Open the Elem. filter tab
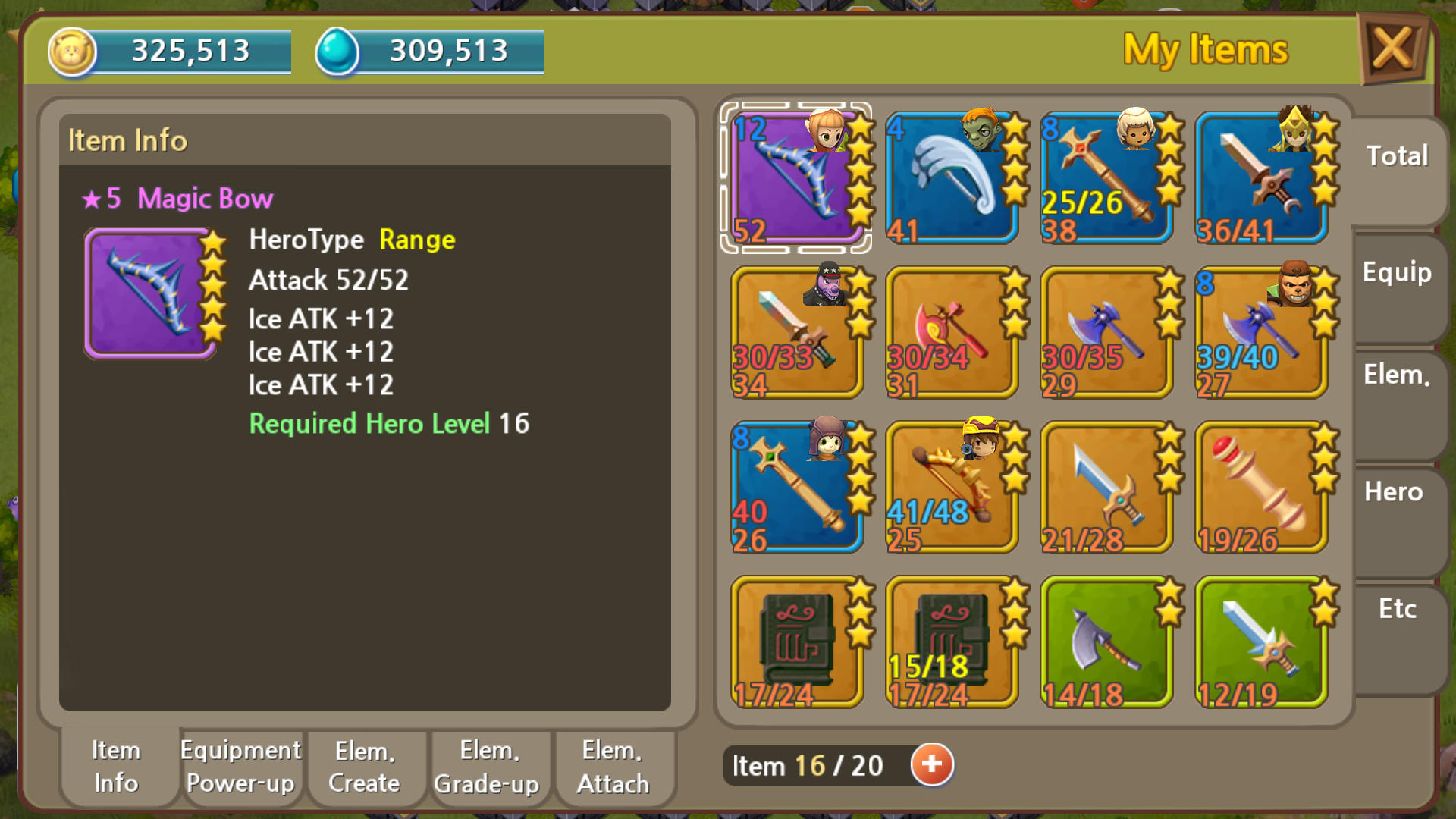 1397,375
